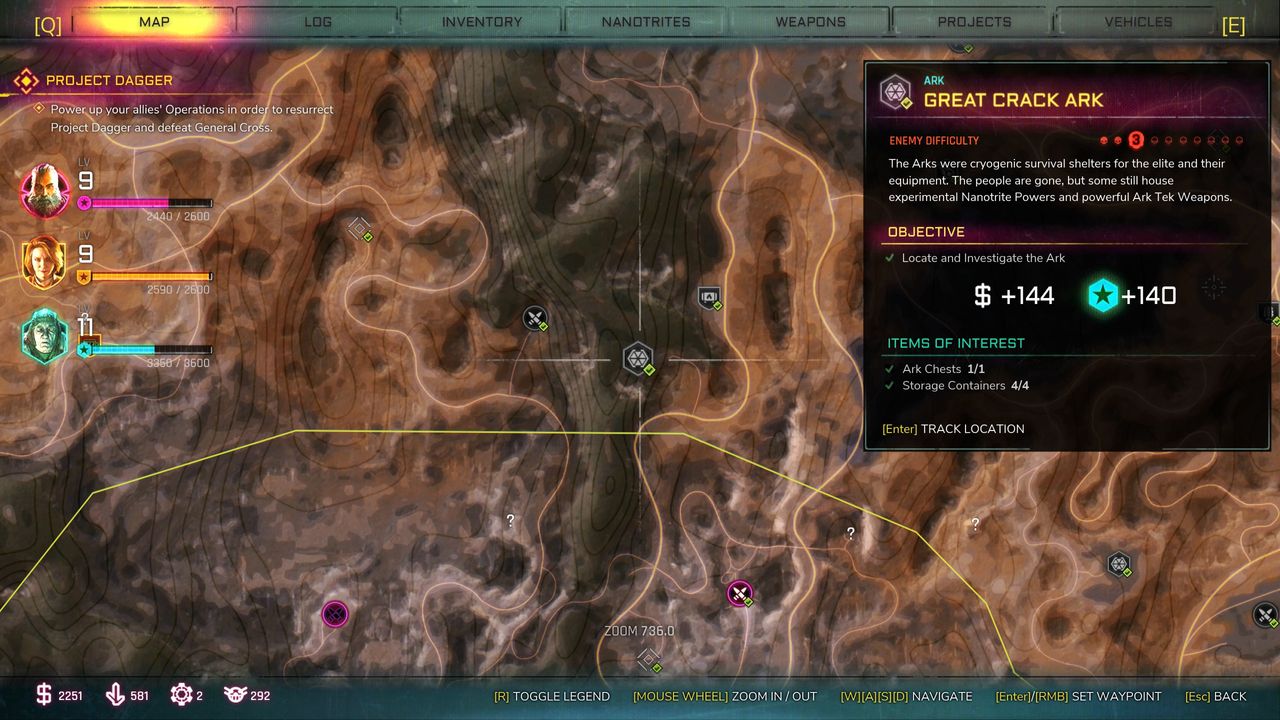
Task: Choose the red-haired ally portrait
Action: [x=45, y=264]
